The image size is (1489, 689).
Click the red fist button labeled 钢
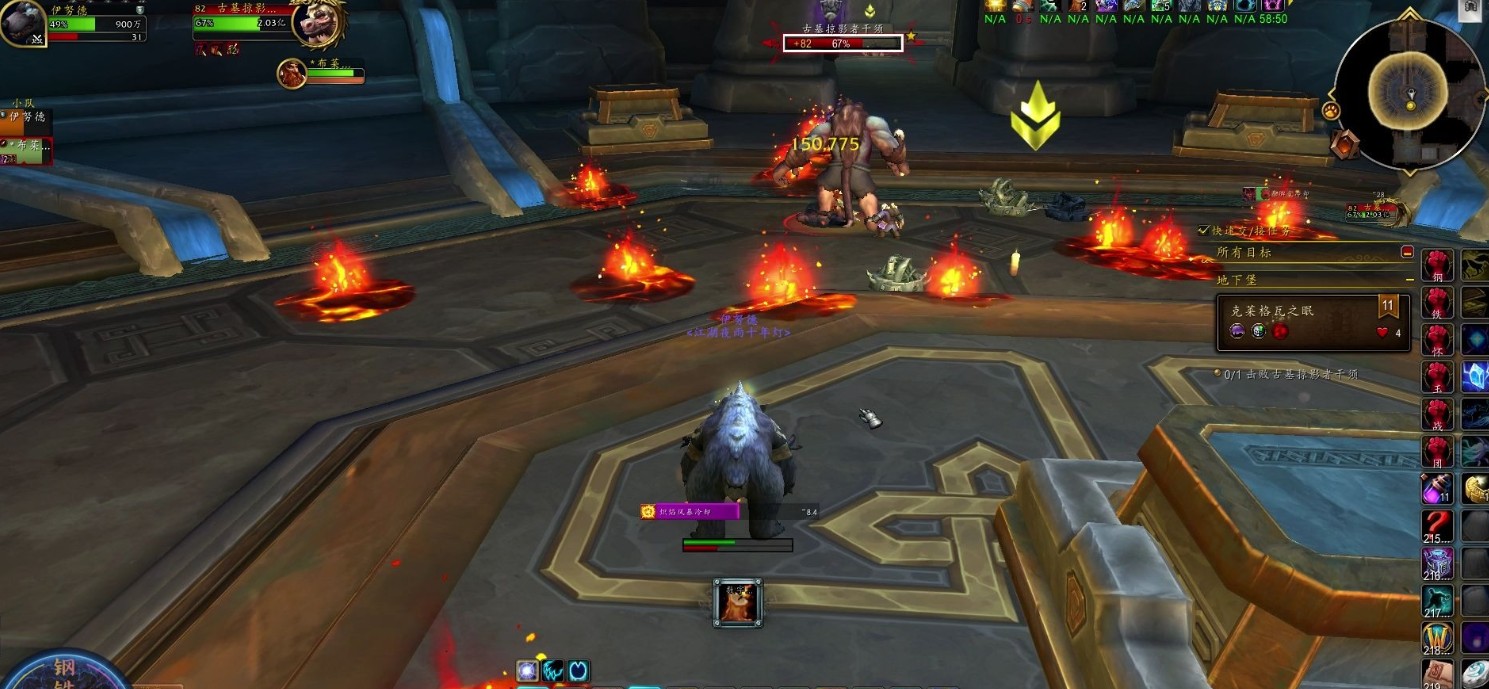click(1437, 267)
